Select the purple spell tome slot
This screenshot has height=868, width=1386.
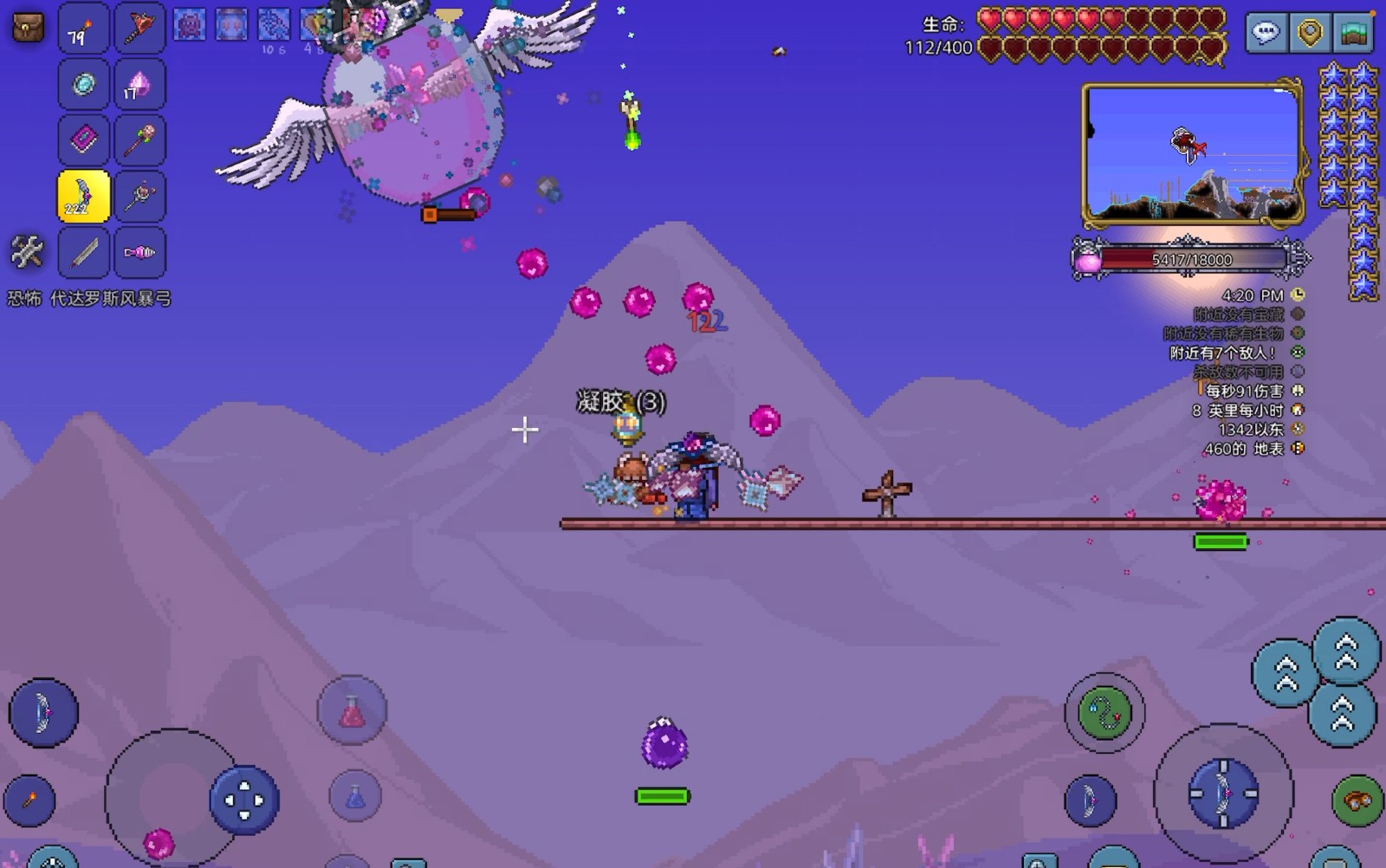(83, 139)
